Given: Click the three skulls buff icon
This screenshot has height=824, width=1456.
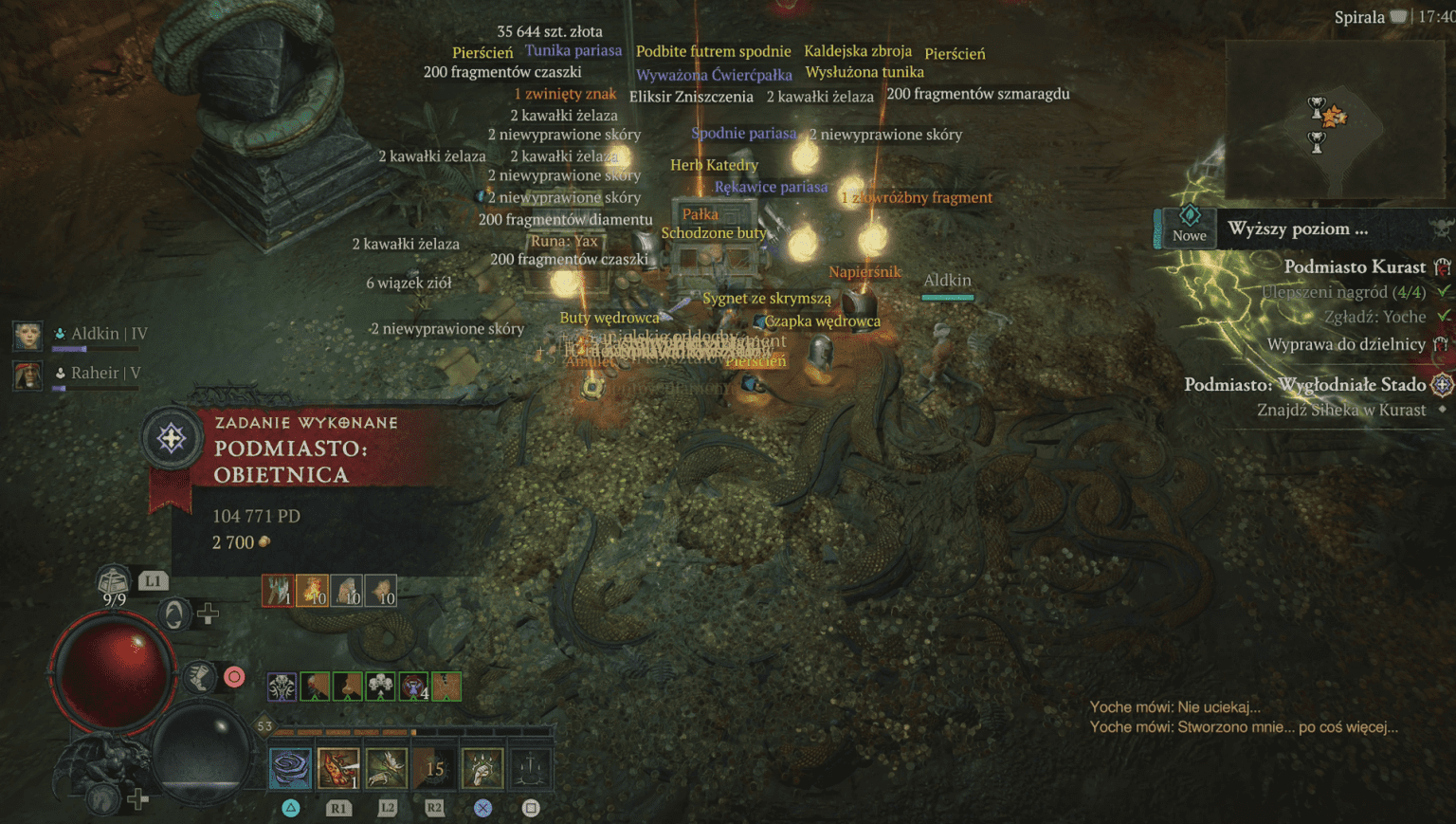Looking at the screenshot, I should point(381,686).
